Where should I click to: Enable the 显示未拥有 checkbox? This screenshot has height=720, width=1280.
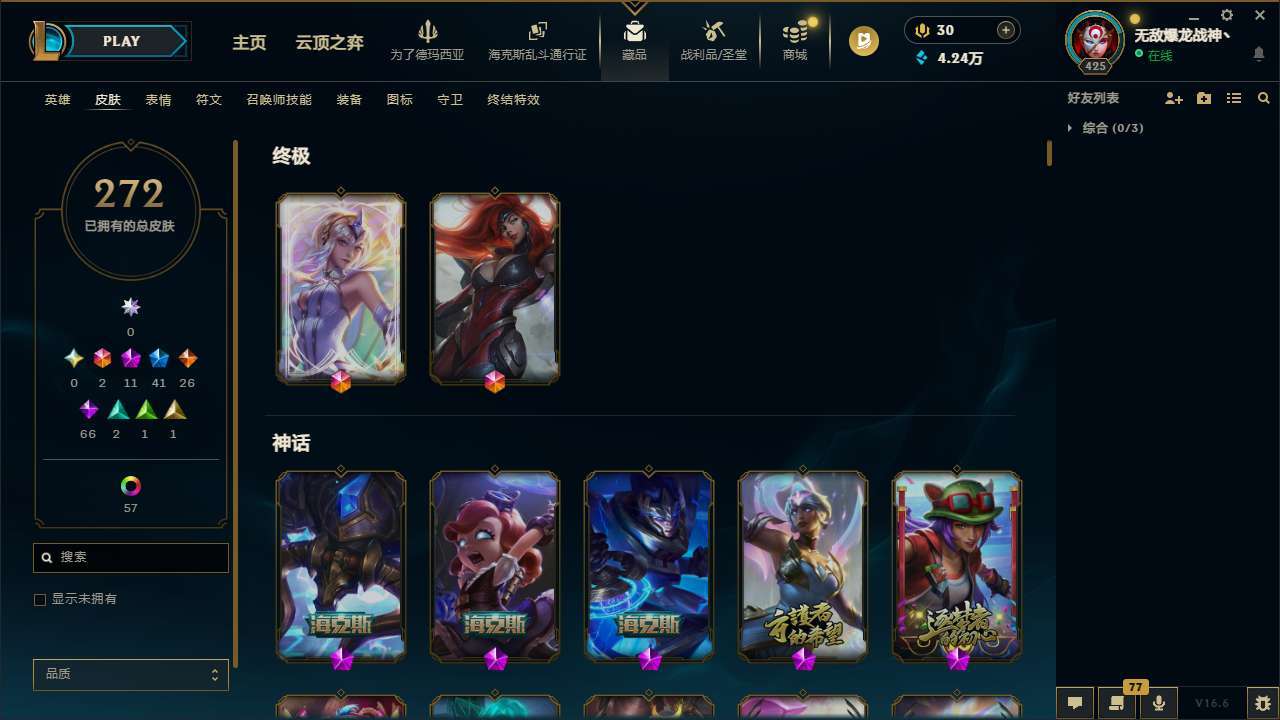[x=40, y=599]
